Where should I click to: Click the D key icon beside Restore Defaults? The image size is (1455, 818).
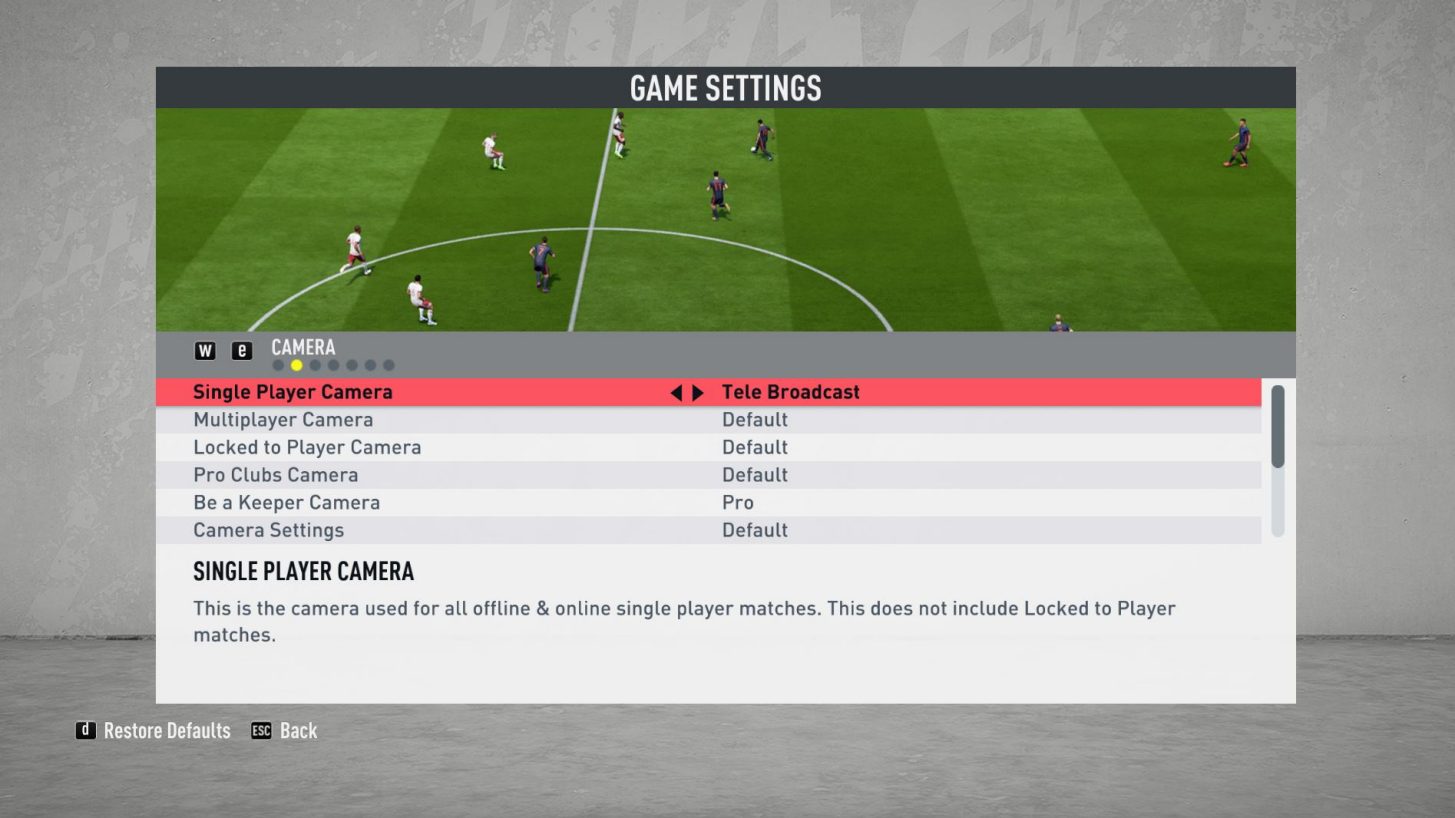click(85, 730)
